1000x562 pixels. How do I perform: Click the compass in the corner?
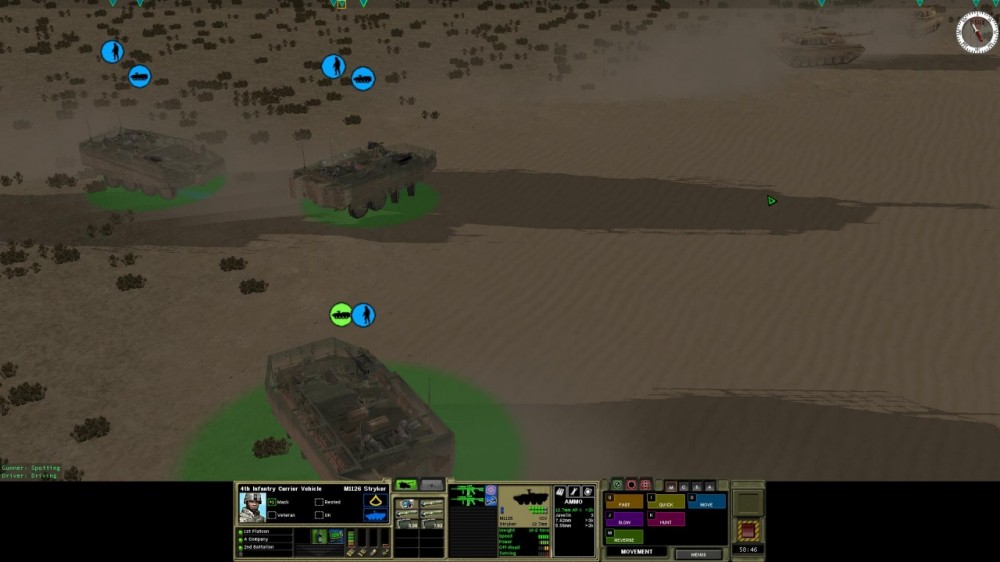pos(976,32)
